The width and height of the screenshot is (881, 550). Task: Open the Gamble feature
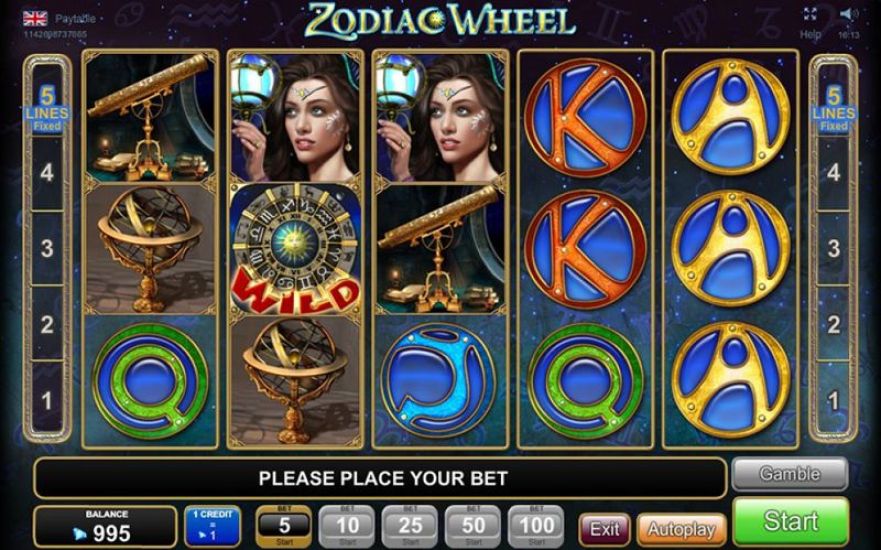789,474
